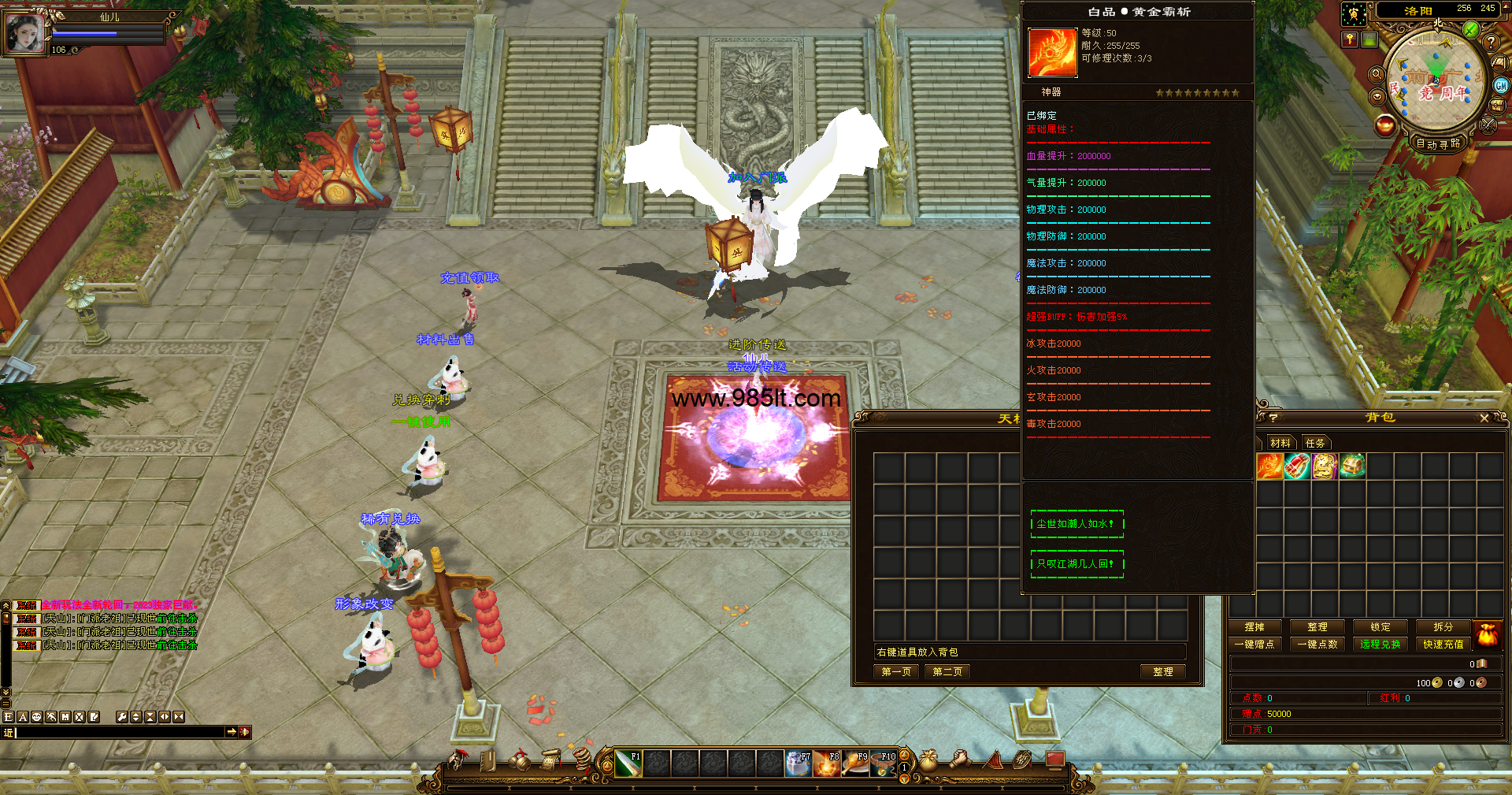Select the red firecracker item in backpack
The width and height of the screenshot is (1512, 795).
[x=1297, y=466]
